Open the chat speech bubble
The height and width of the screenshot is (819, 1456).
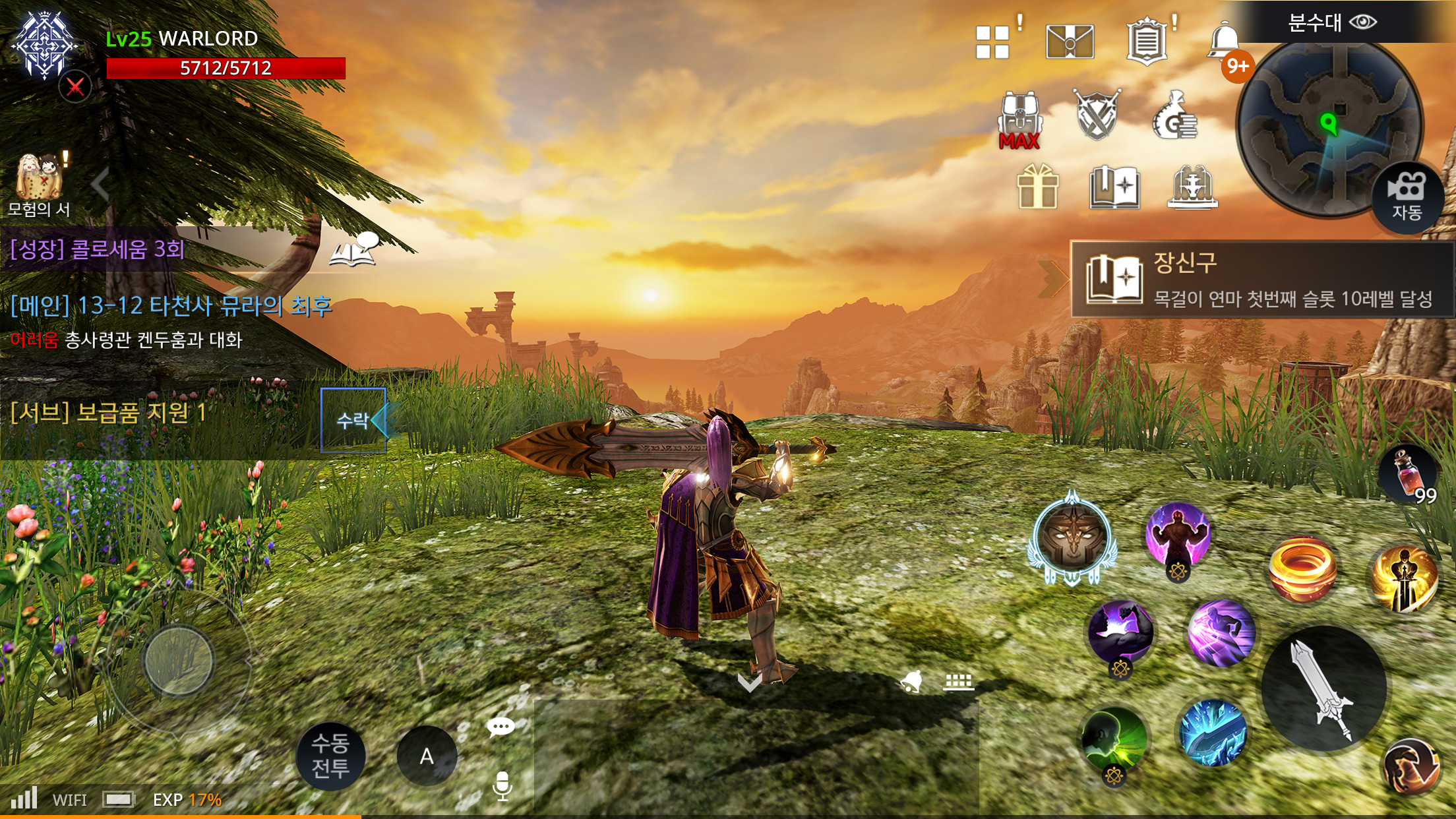coord(500,727)
